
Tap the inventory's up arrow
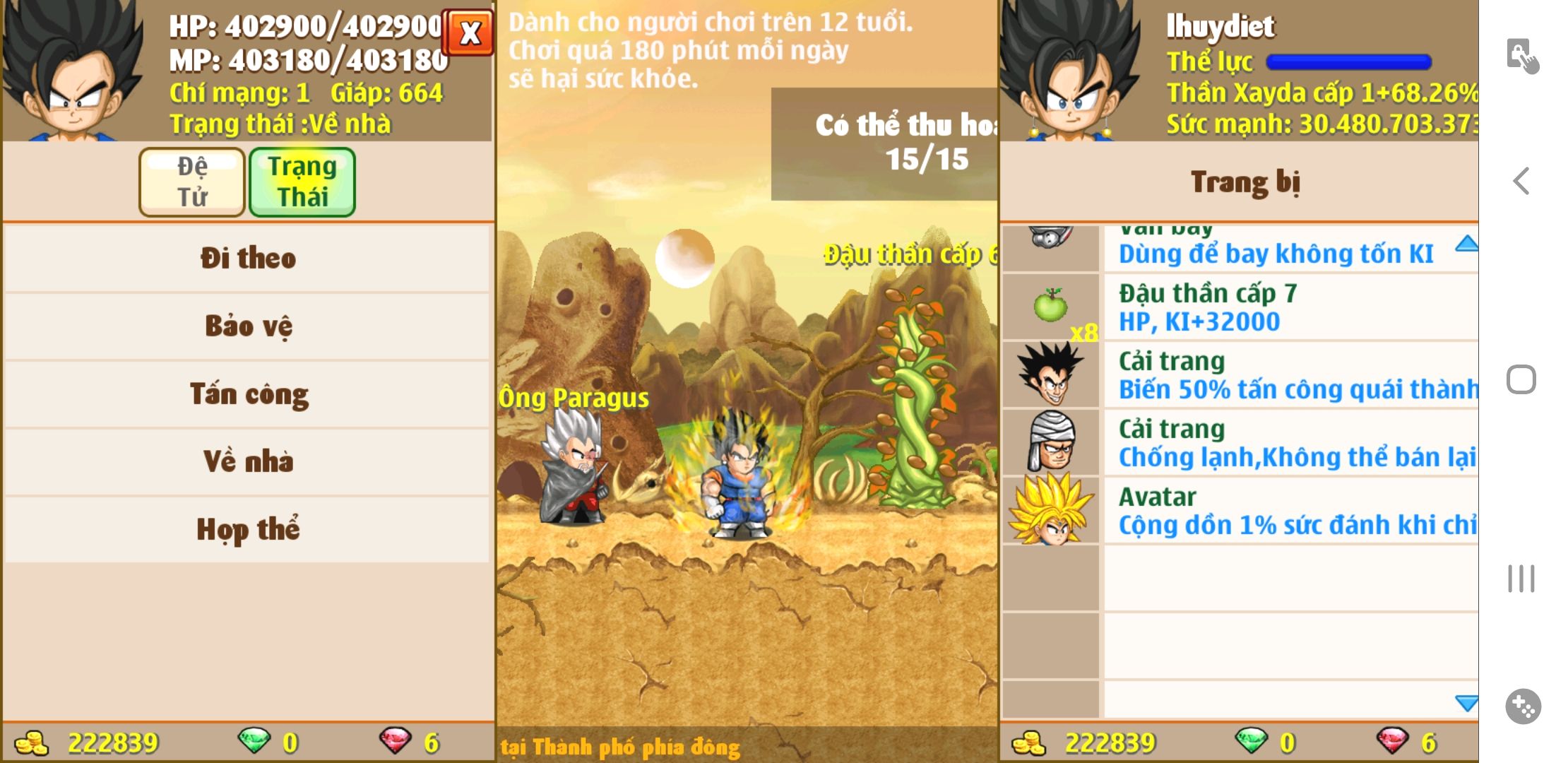coord(1466,244)
